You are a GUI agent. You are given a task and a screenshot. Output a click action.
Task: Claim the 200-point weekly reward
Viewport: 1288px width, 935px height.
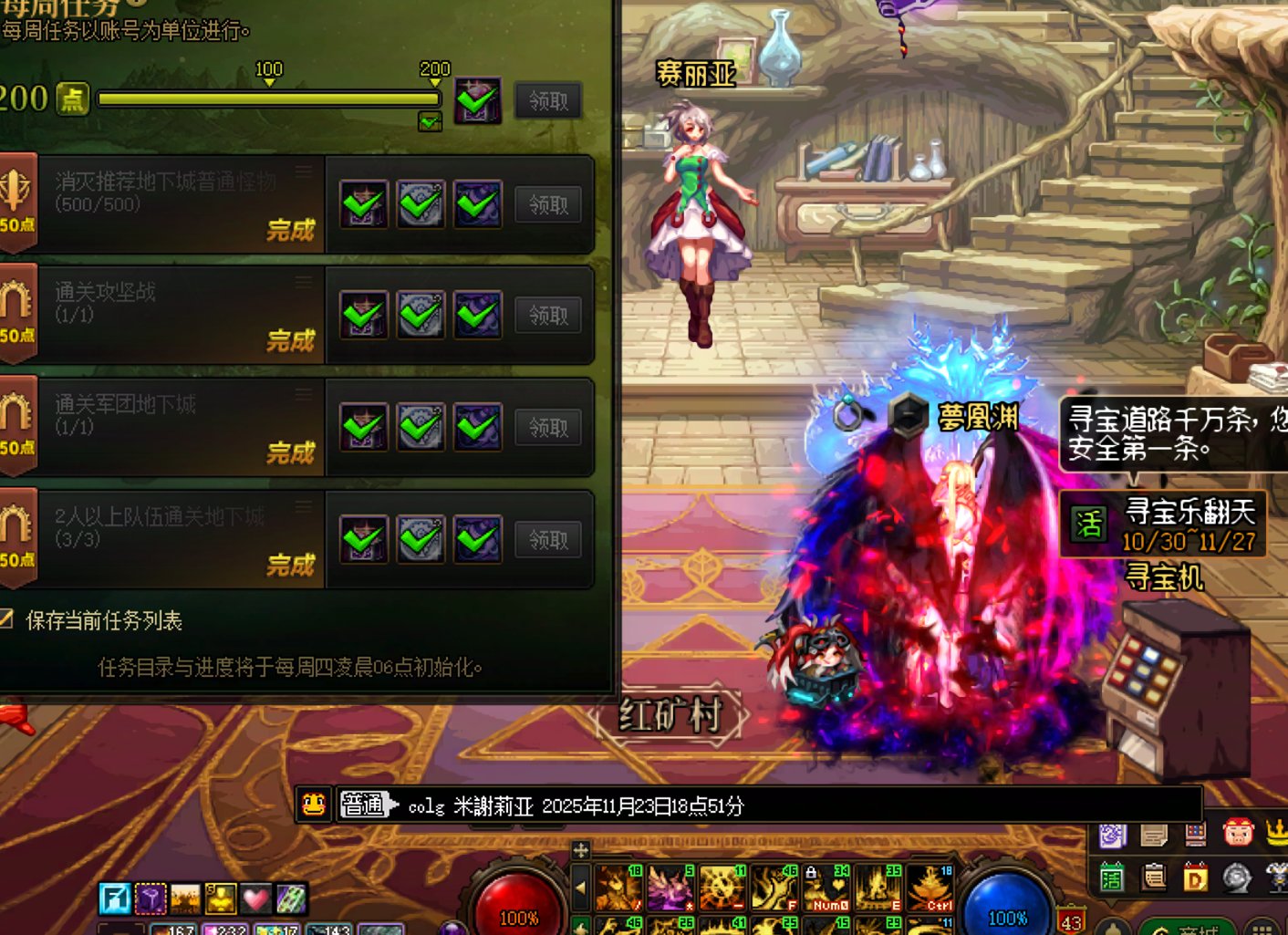[x=548, y=100]
